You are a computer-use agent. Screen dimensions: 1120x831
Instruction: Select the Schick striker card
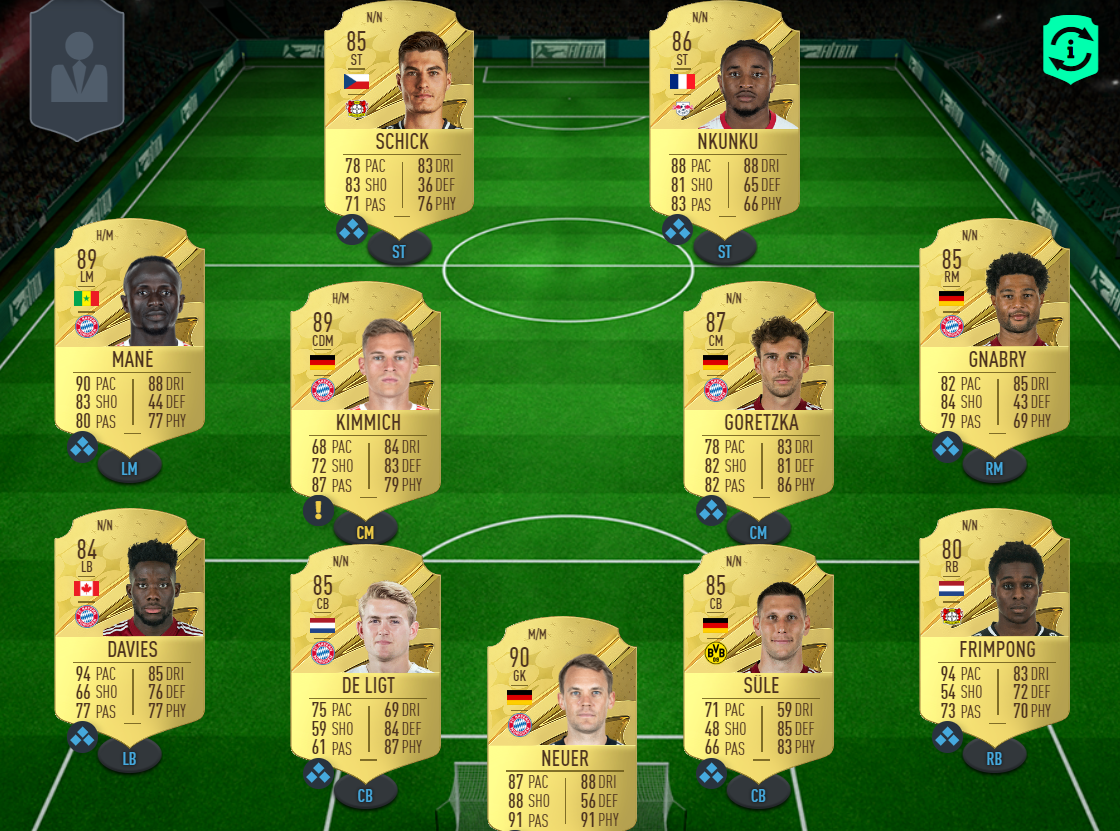point(399,110)
